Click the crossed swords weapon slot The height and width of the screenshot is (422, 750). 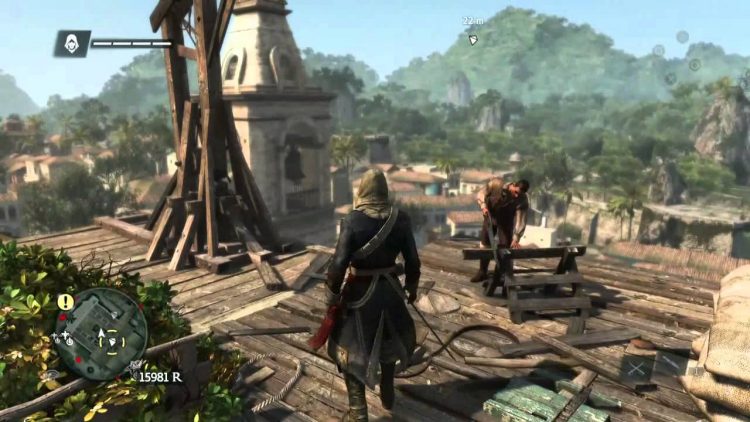point(637,369)
